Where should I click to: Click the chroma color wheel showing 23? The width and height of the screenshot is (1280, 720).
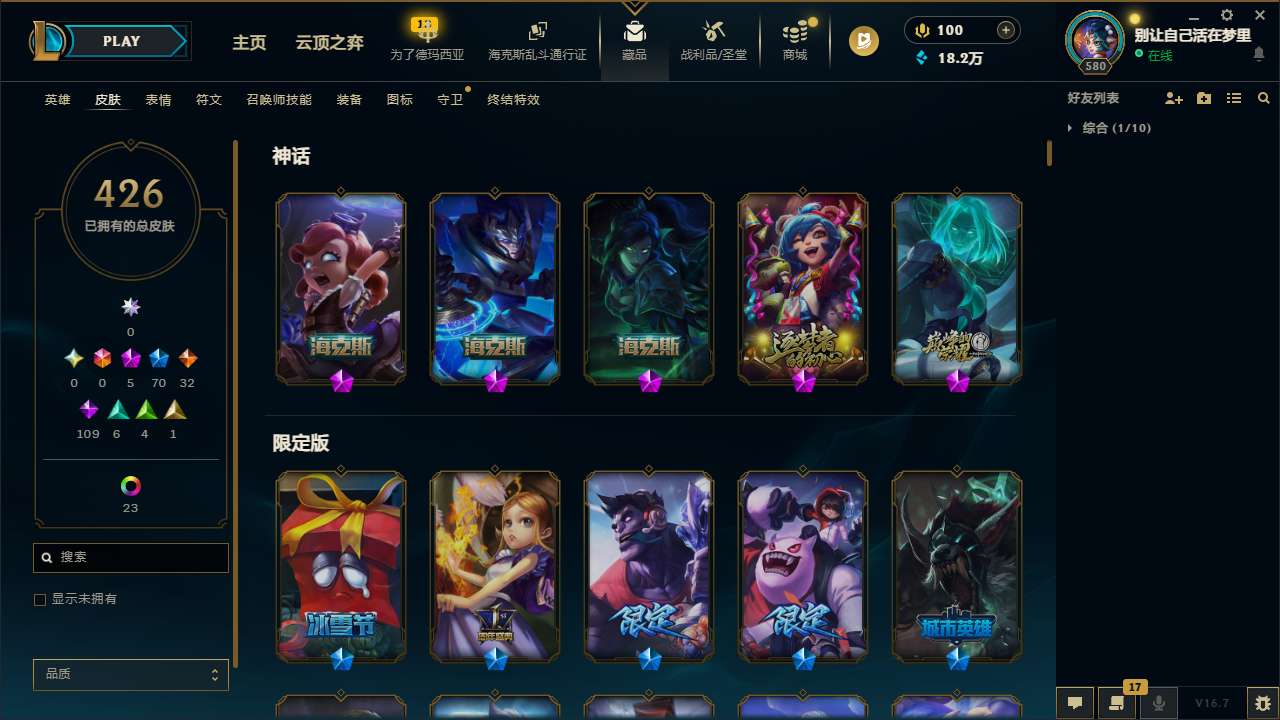130,488
